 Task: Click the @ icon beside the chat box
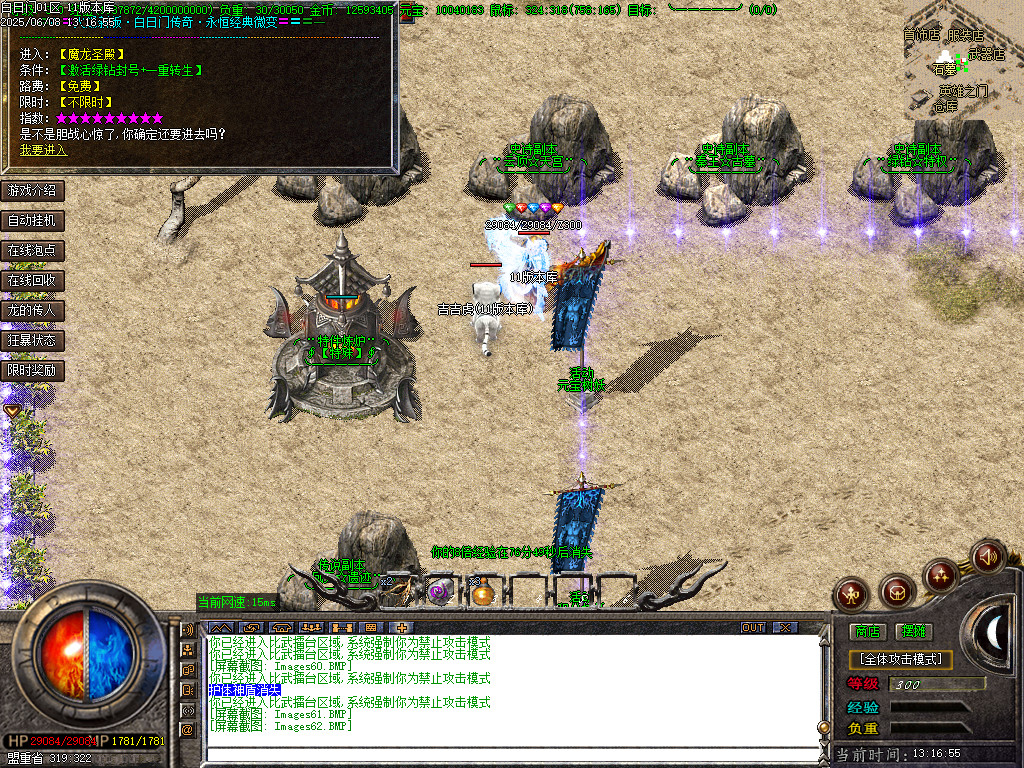coord(187,730)
